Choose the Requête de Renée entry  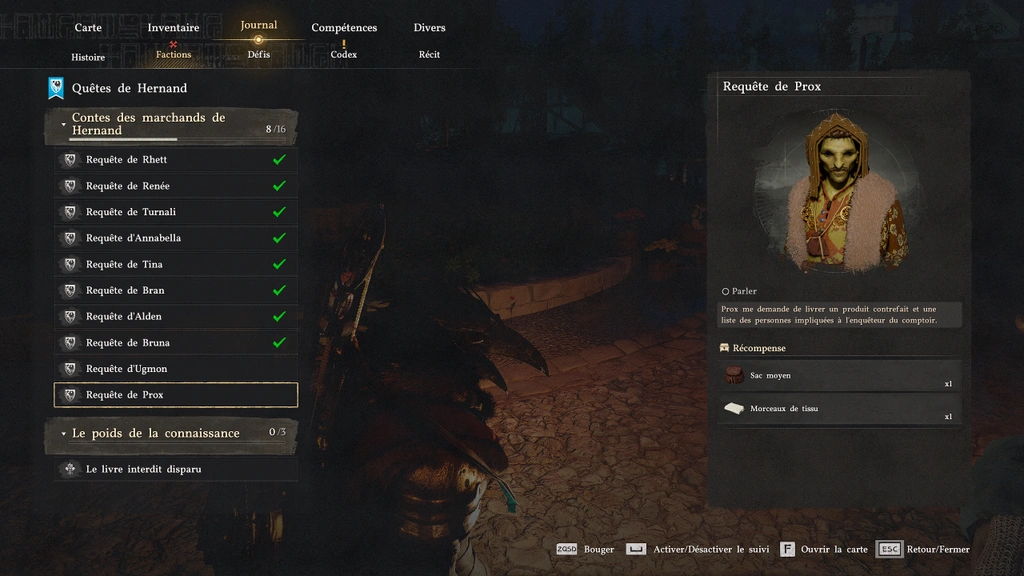(175, 186)
